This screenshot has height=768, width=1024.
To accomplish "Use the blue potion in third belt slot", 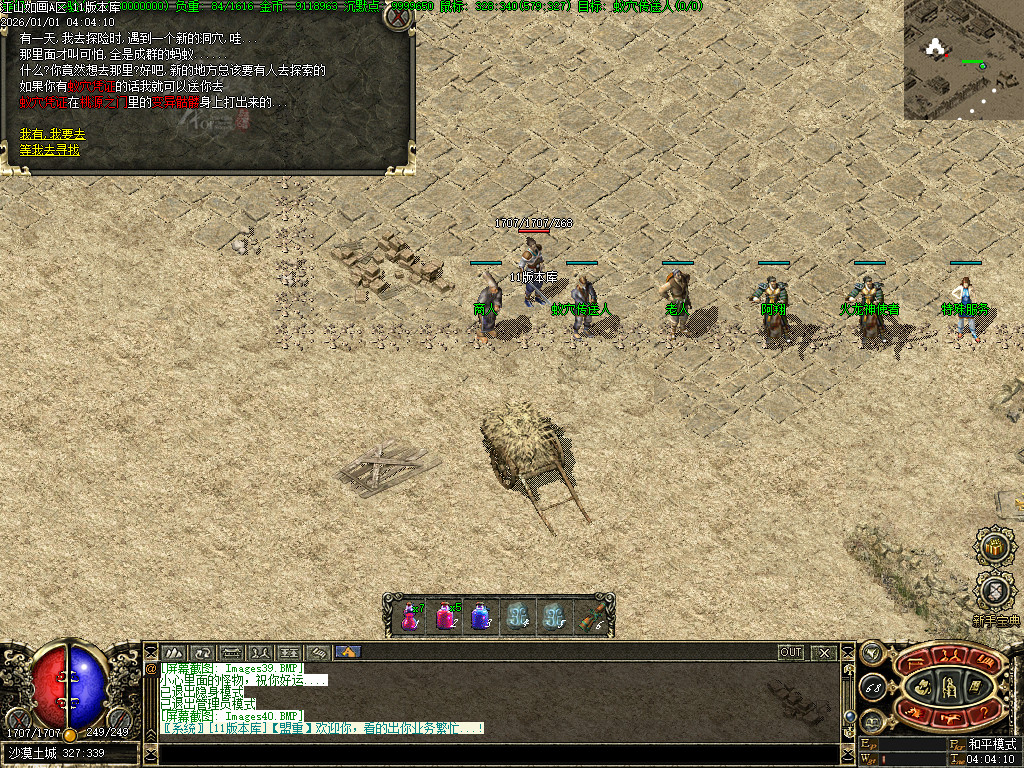I will click(x=480, y=615).
